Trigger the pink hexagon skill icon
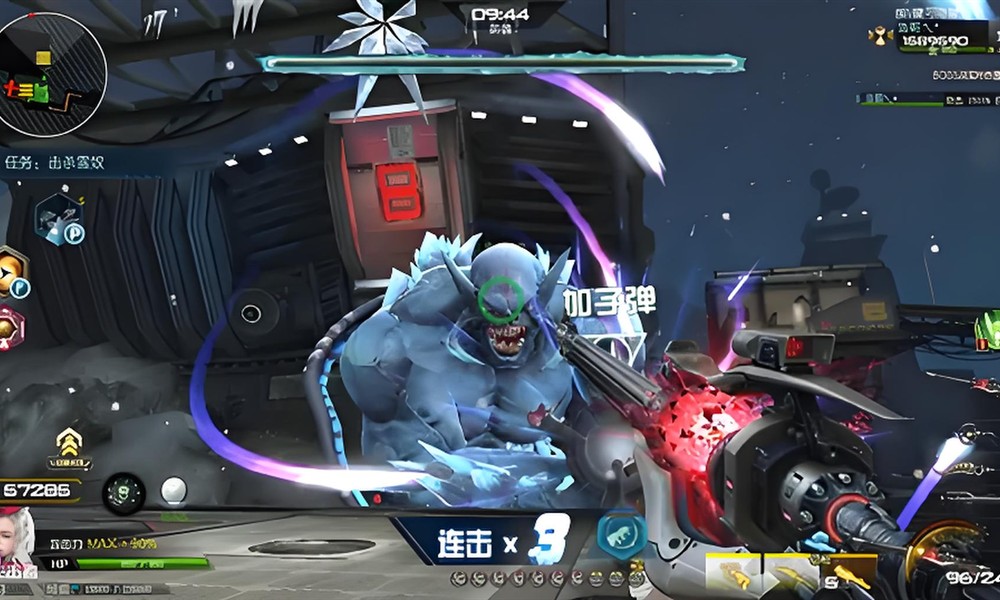The image size is (1000, 600). [x=10, y=327]
